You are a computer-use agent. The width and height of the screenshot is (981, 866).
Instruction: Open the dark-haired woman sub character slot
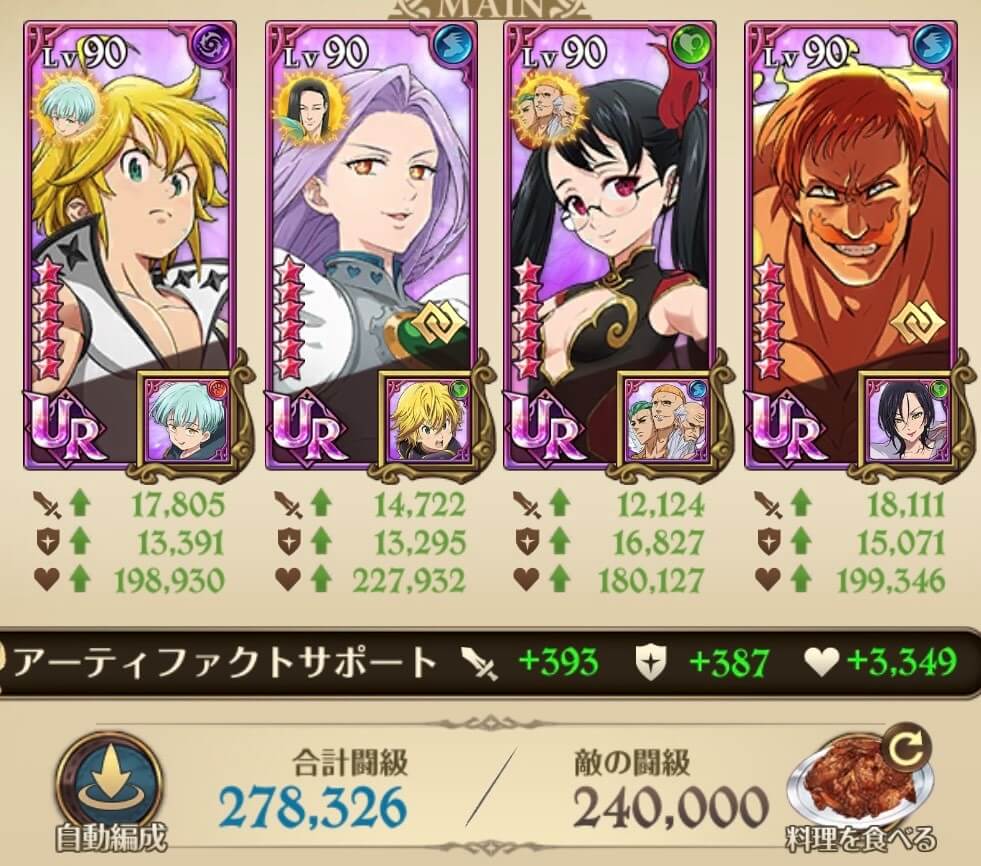tap(906, 419)
